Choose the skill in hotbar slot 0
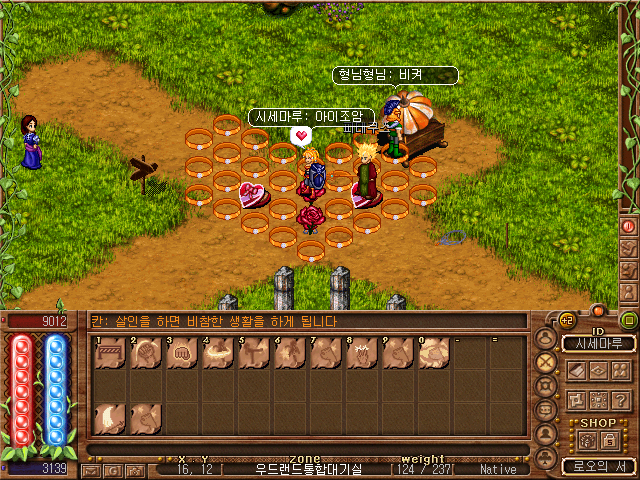 pyautogui.click(x=433, y=353)
